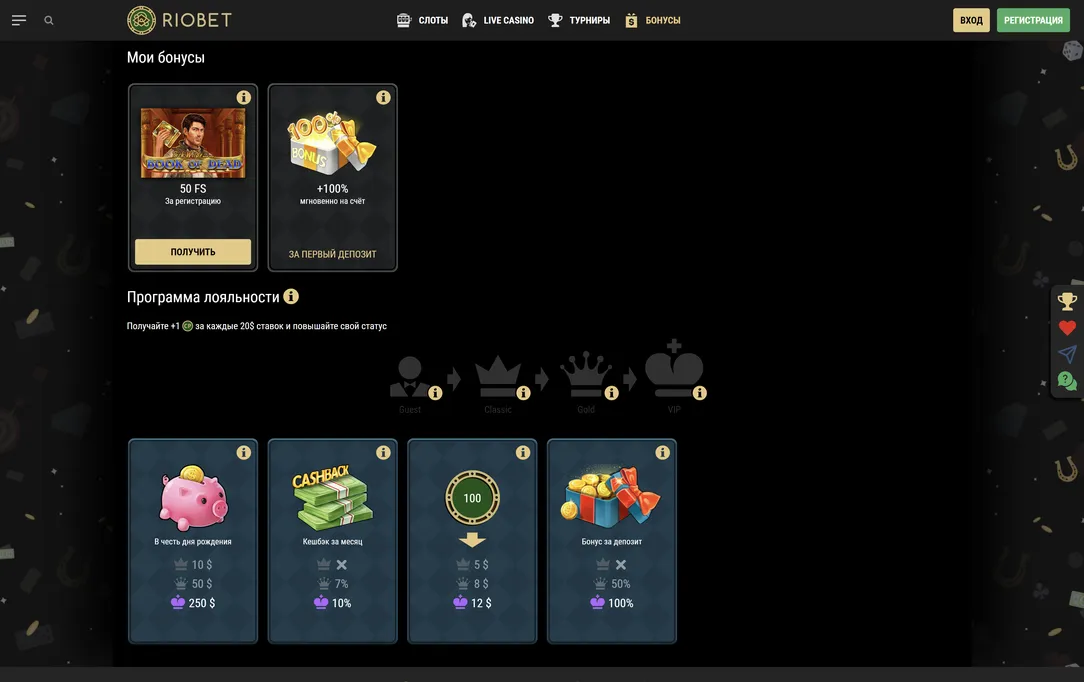
Task: Open the trophy sidebar icon
Action: pos(1067,301)
